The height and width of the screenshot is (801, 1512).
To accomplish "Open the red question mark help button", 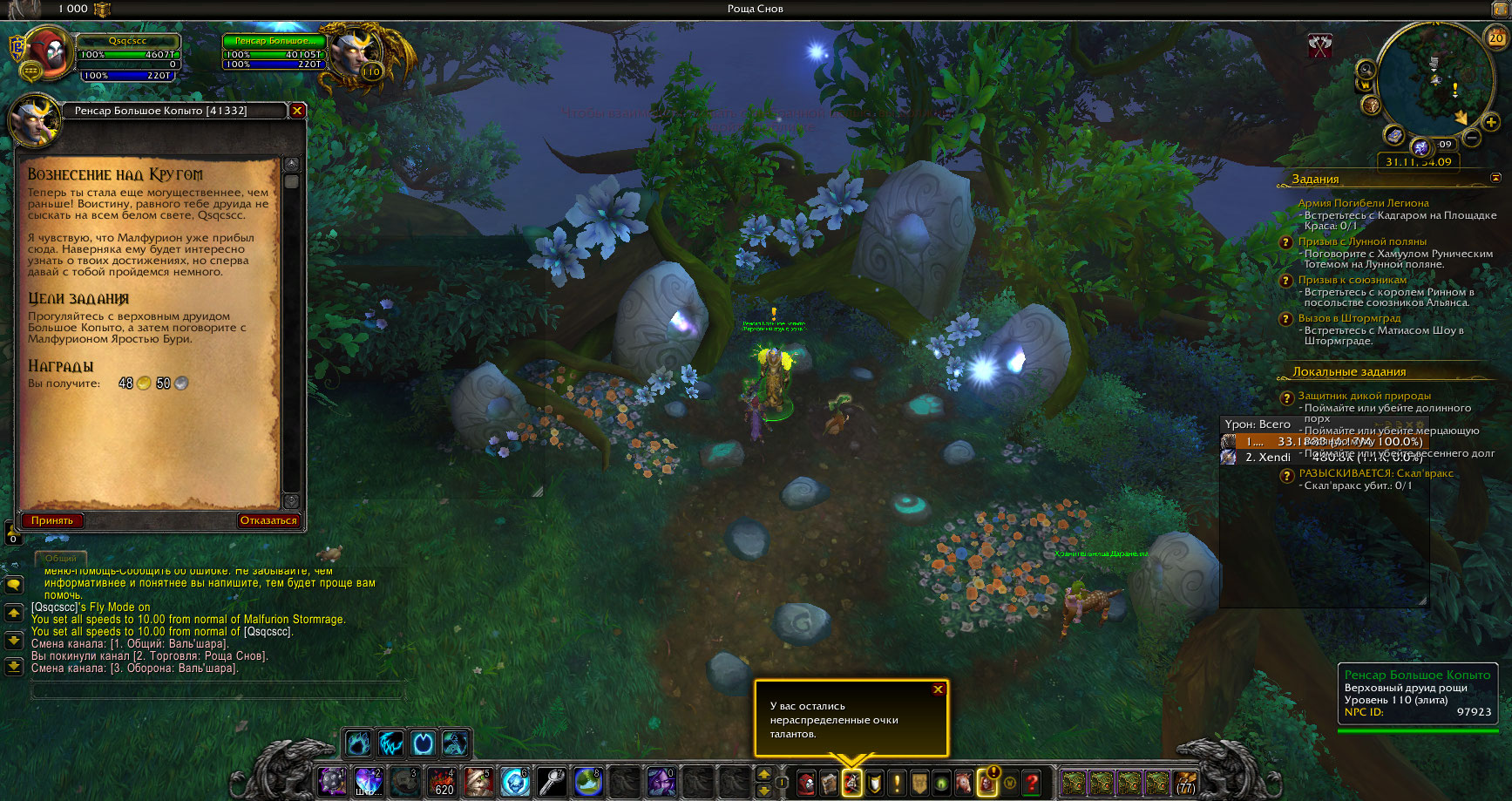I will pos(1032,782).
